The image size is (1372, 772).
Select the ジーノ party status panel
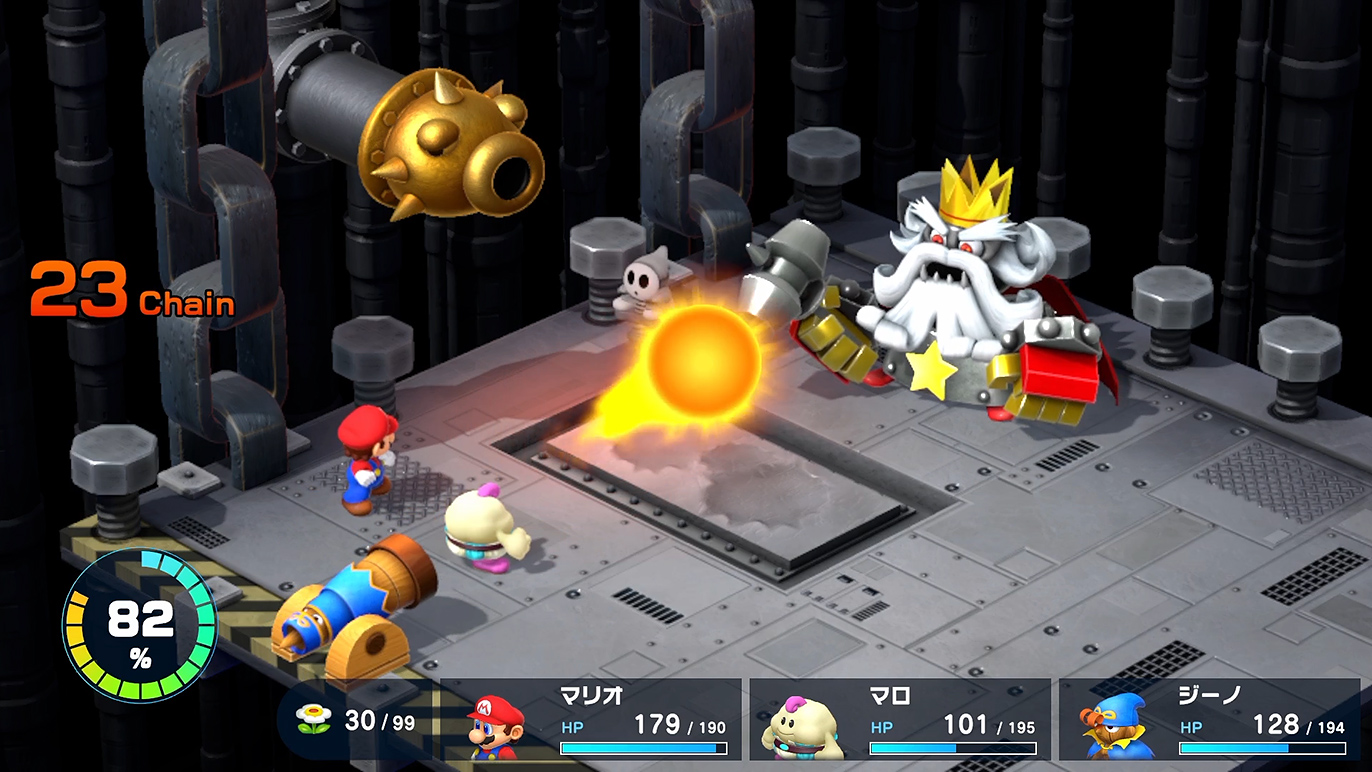(x=1210, y=720)
